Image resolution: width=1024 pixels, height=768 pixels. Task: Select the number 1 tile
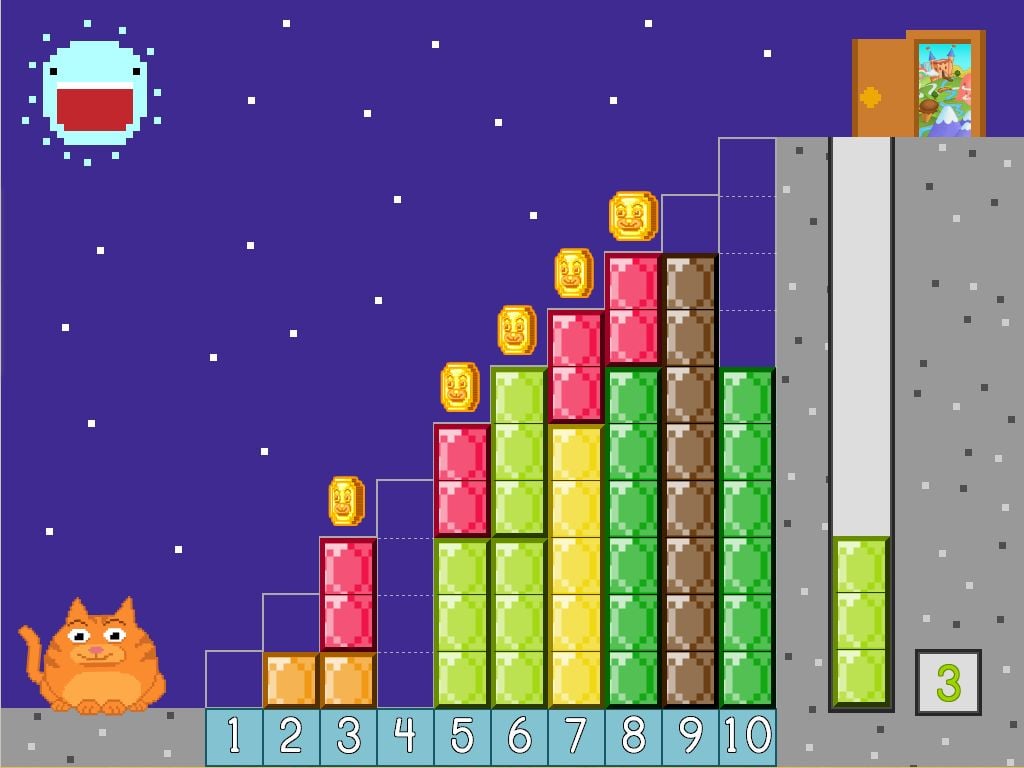pyautogui.click(x=234, y=737)
